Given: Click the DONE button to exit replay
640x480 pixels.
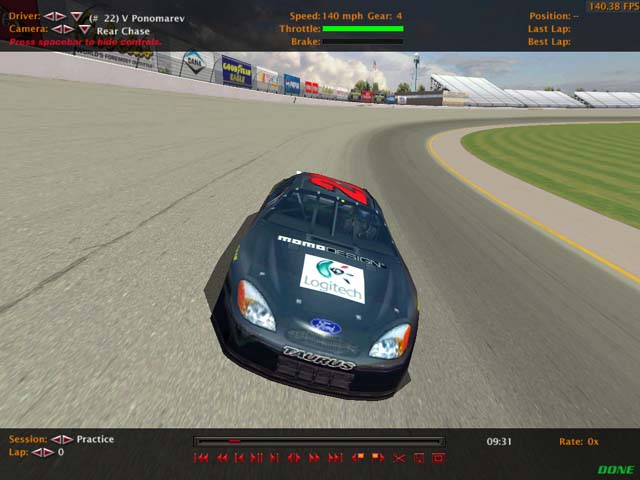Looking at the screenshot, I should 616,469.
